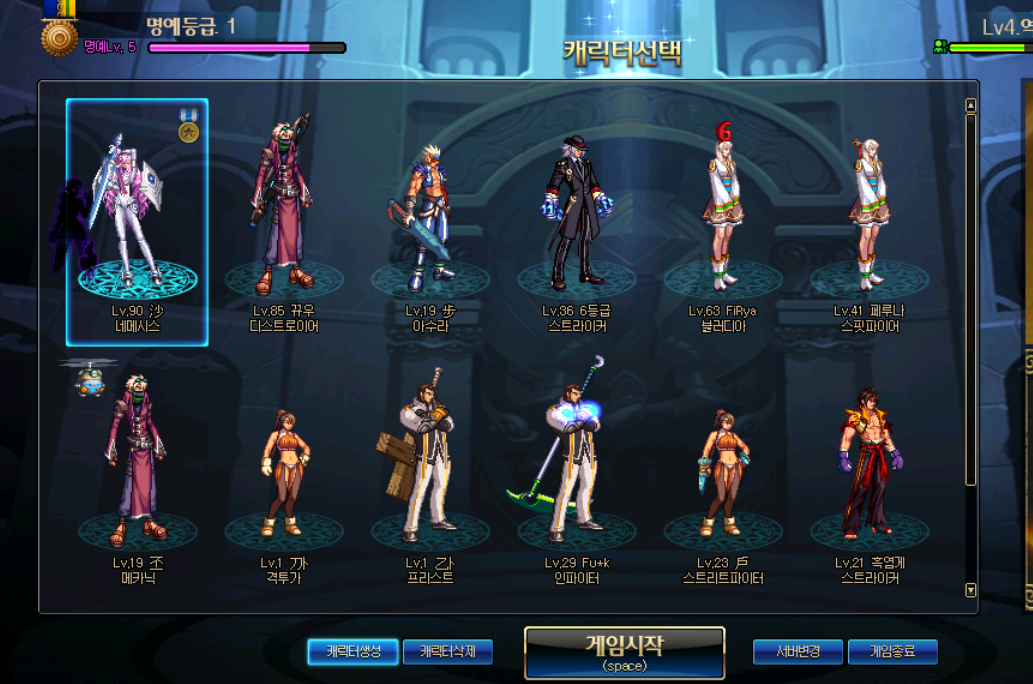Exit using the 게임종료 button
1033x684 pixels.
pos(893,652)
